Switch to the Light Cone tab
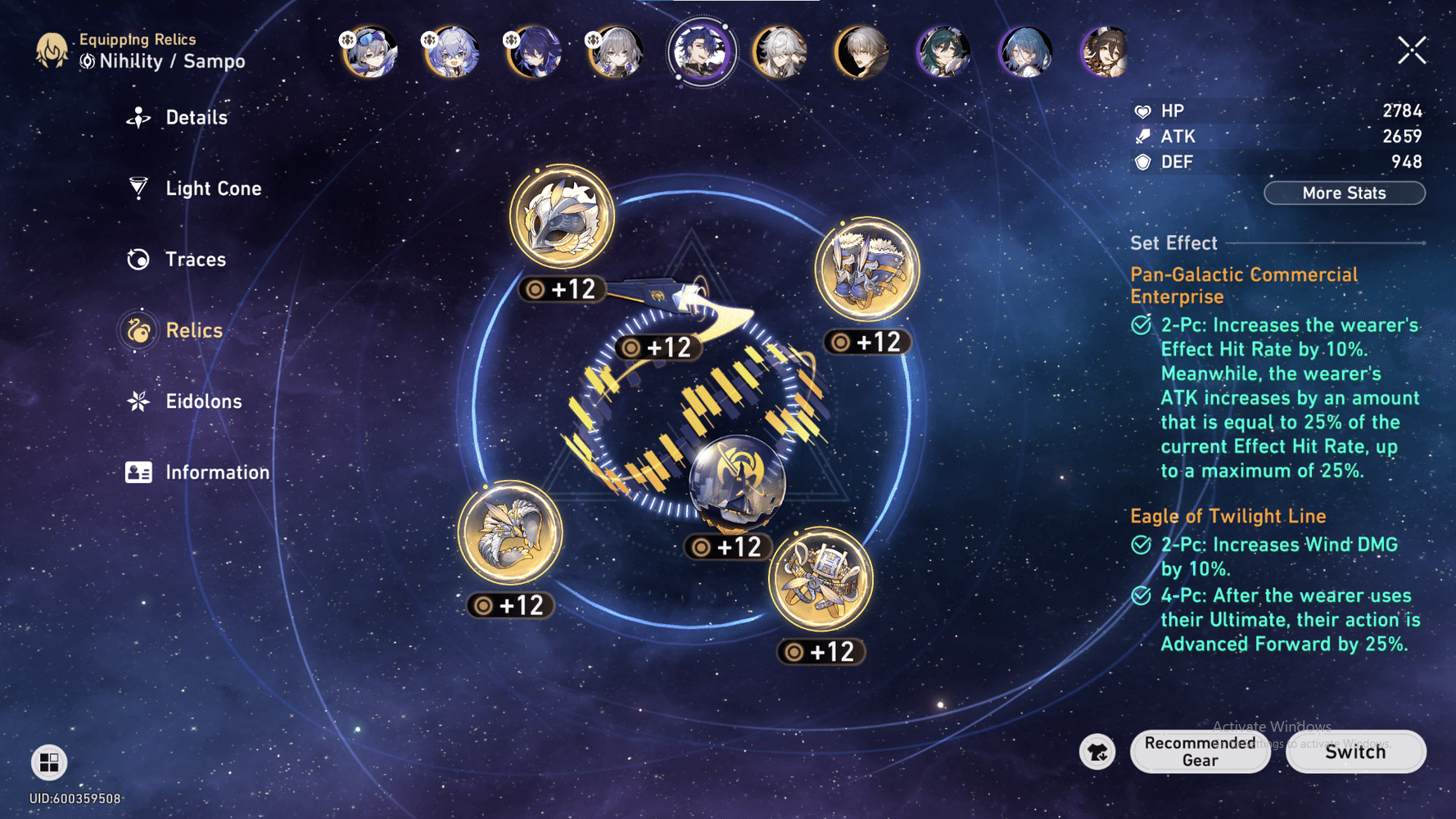The height and width of the screenshot is (819, 1456). coord(212,188)
